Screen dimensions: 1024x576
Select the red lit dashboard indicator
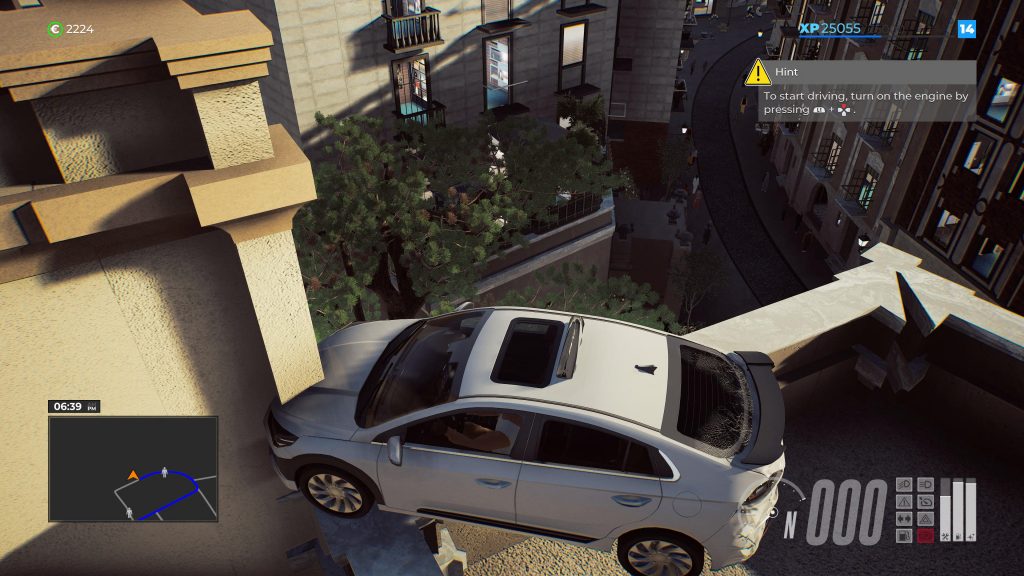[925, 535]
